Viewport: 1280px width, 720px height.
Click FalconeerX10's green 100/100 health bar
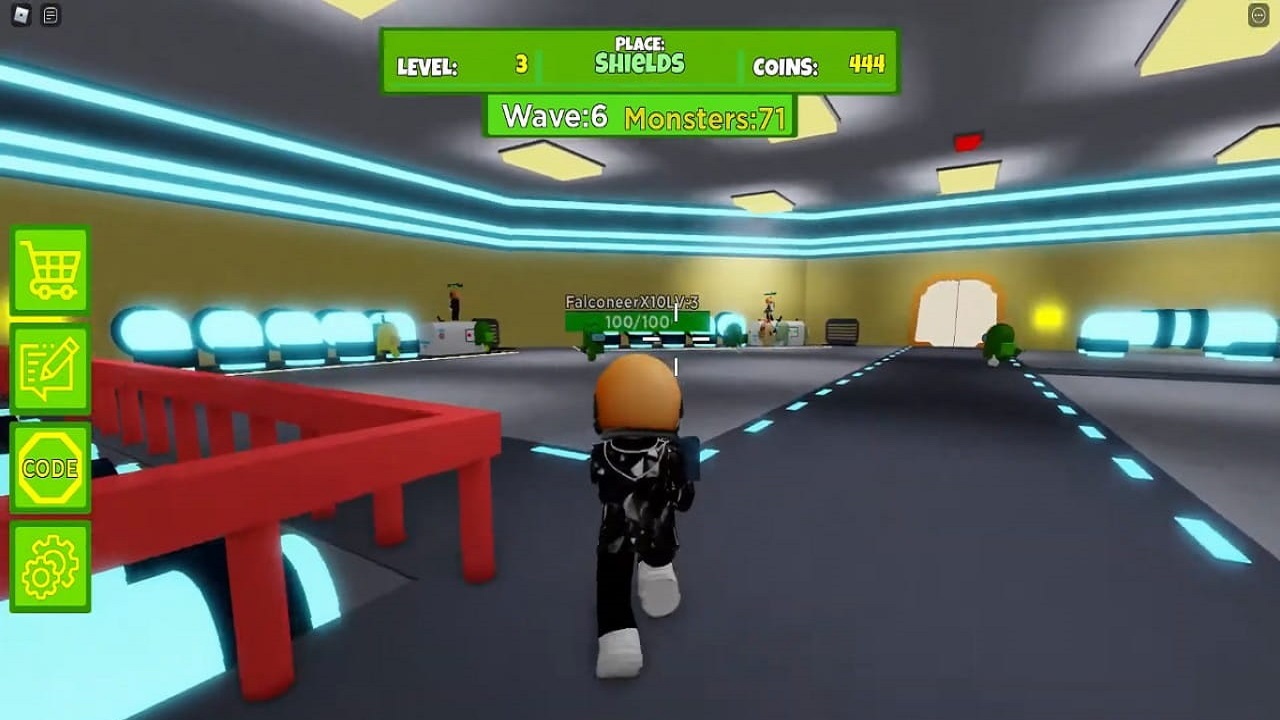(640, 322)
